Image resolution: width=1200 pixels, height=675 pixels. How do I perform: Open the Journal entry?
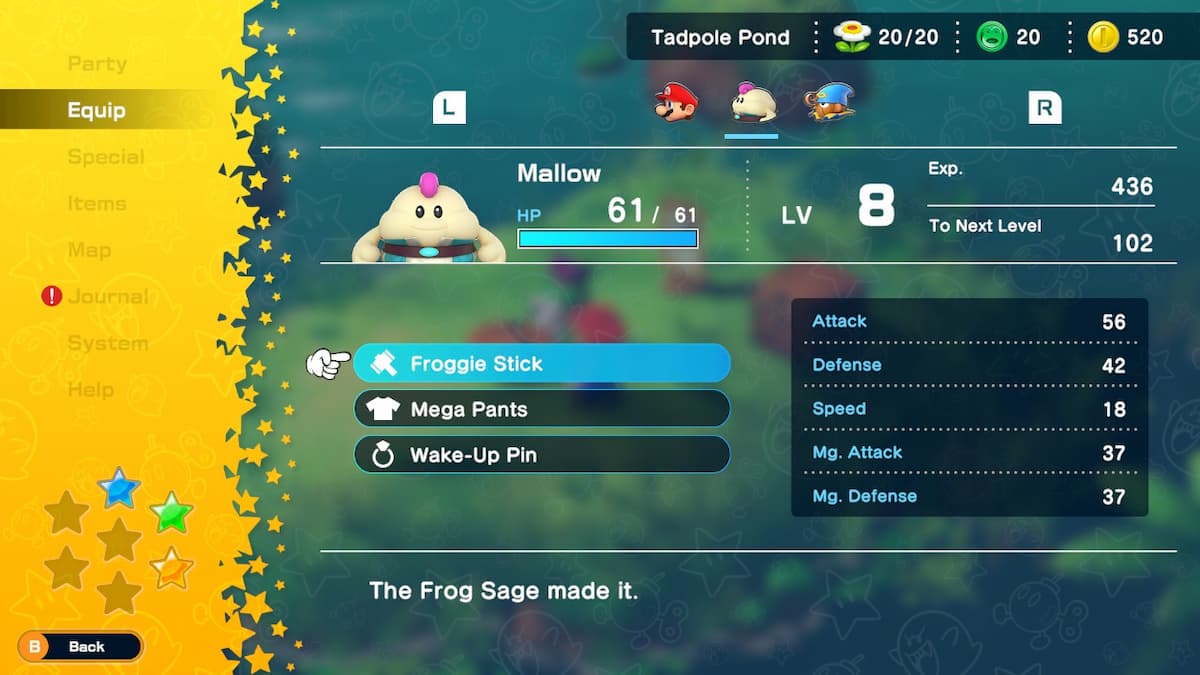[107, 296]
